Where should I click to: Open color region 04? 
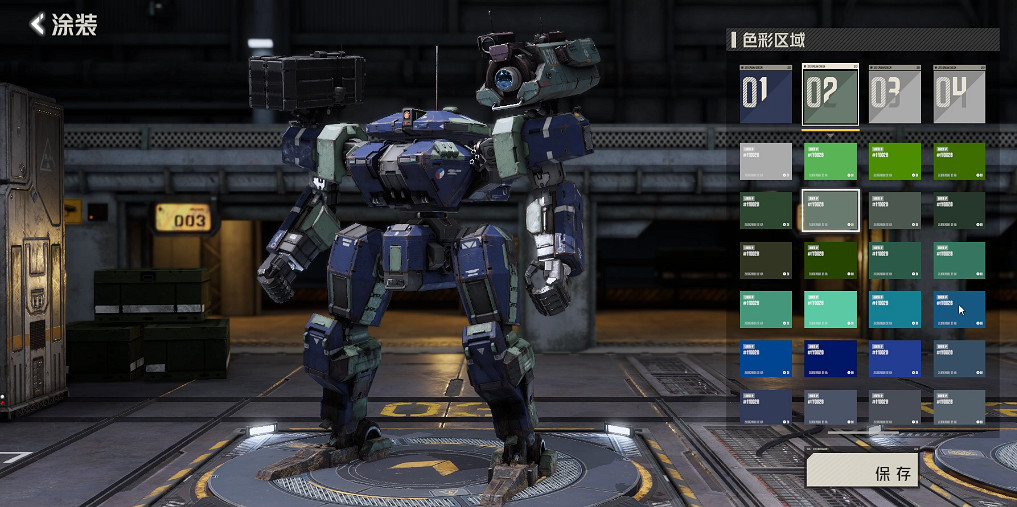[x=959, y=94]
